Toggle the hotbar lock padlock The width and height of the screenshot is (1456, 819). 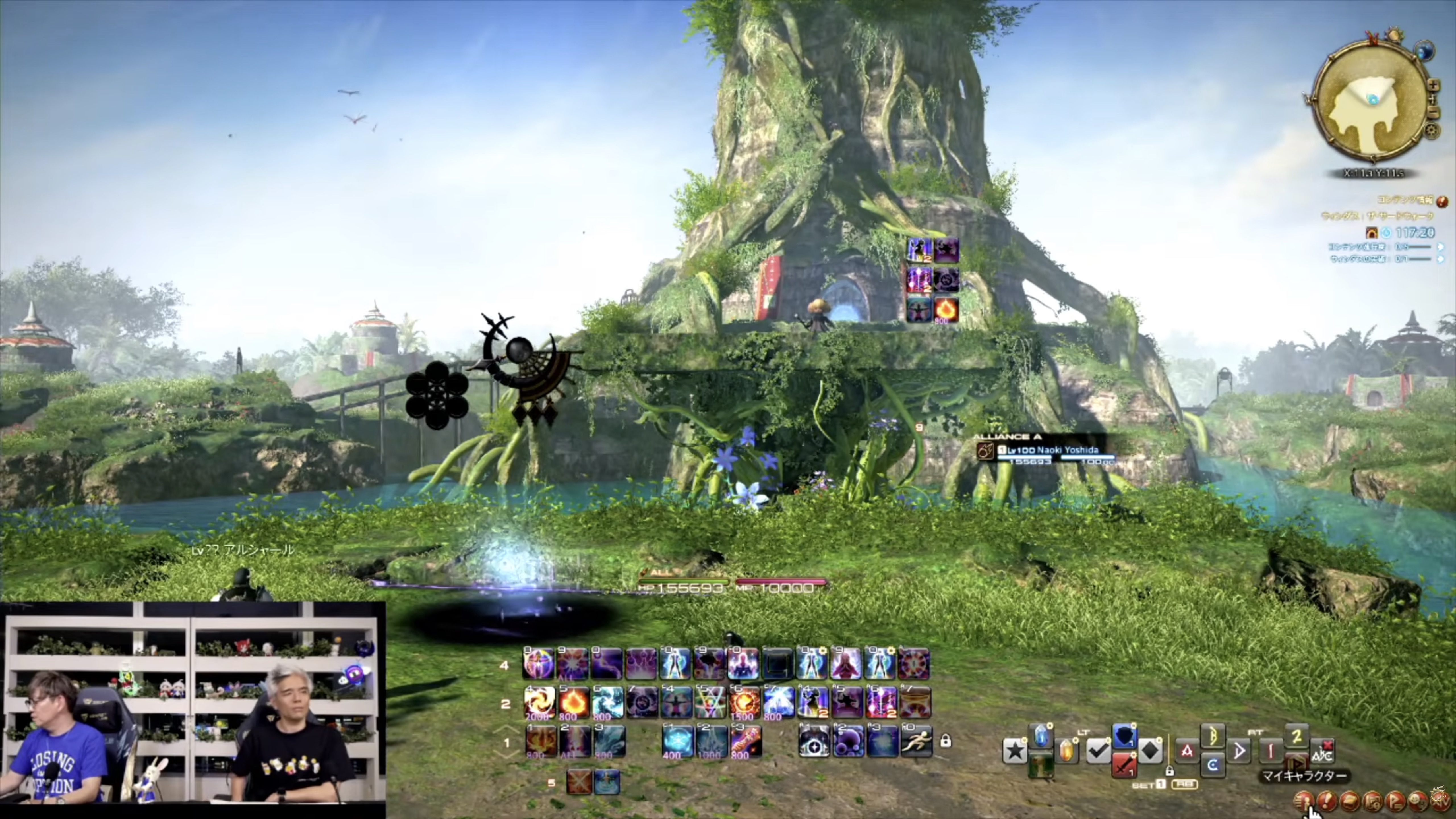pyautogui.click(x=945, y=741)
